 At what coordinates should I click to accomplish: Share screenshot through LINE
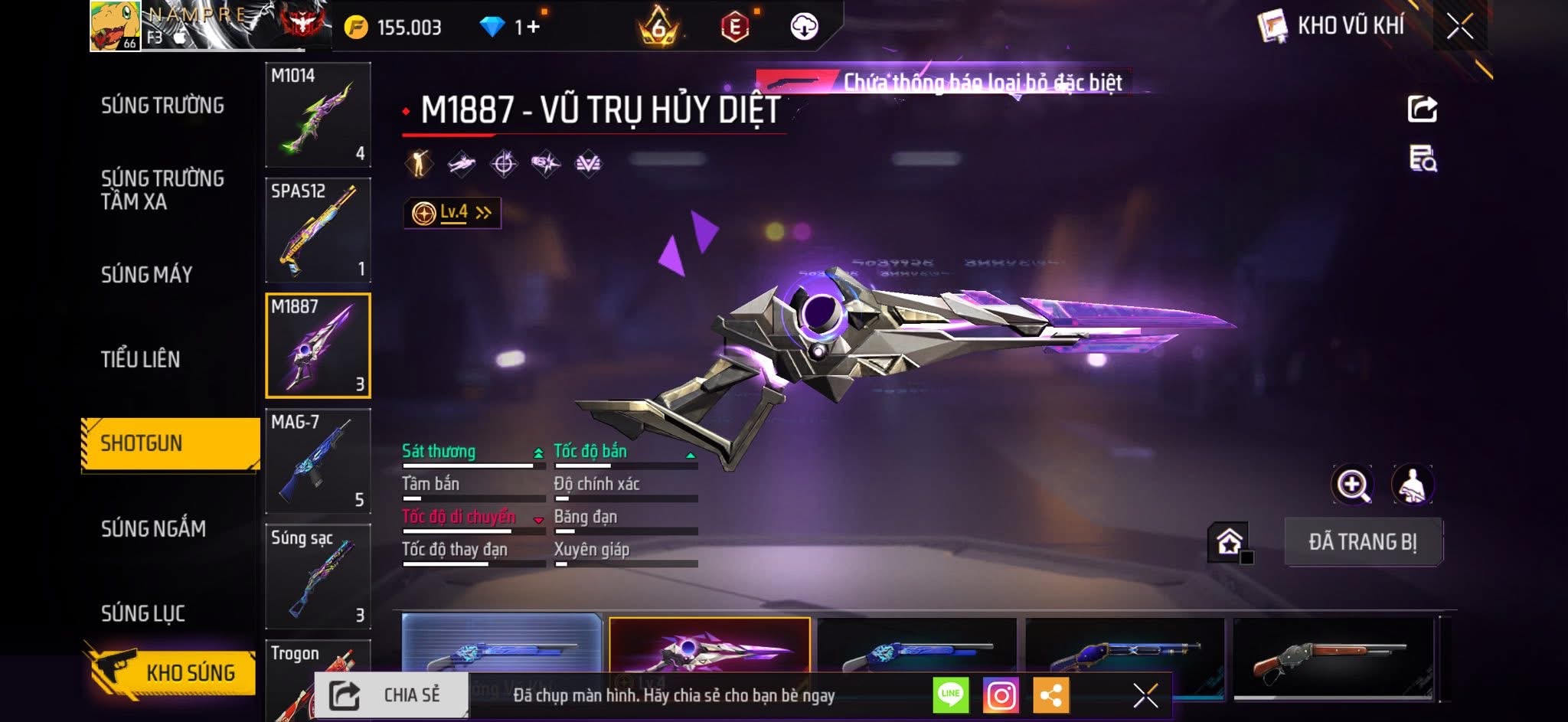tap(950, 695)
